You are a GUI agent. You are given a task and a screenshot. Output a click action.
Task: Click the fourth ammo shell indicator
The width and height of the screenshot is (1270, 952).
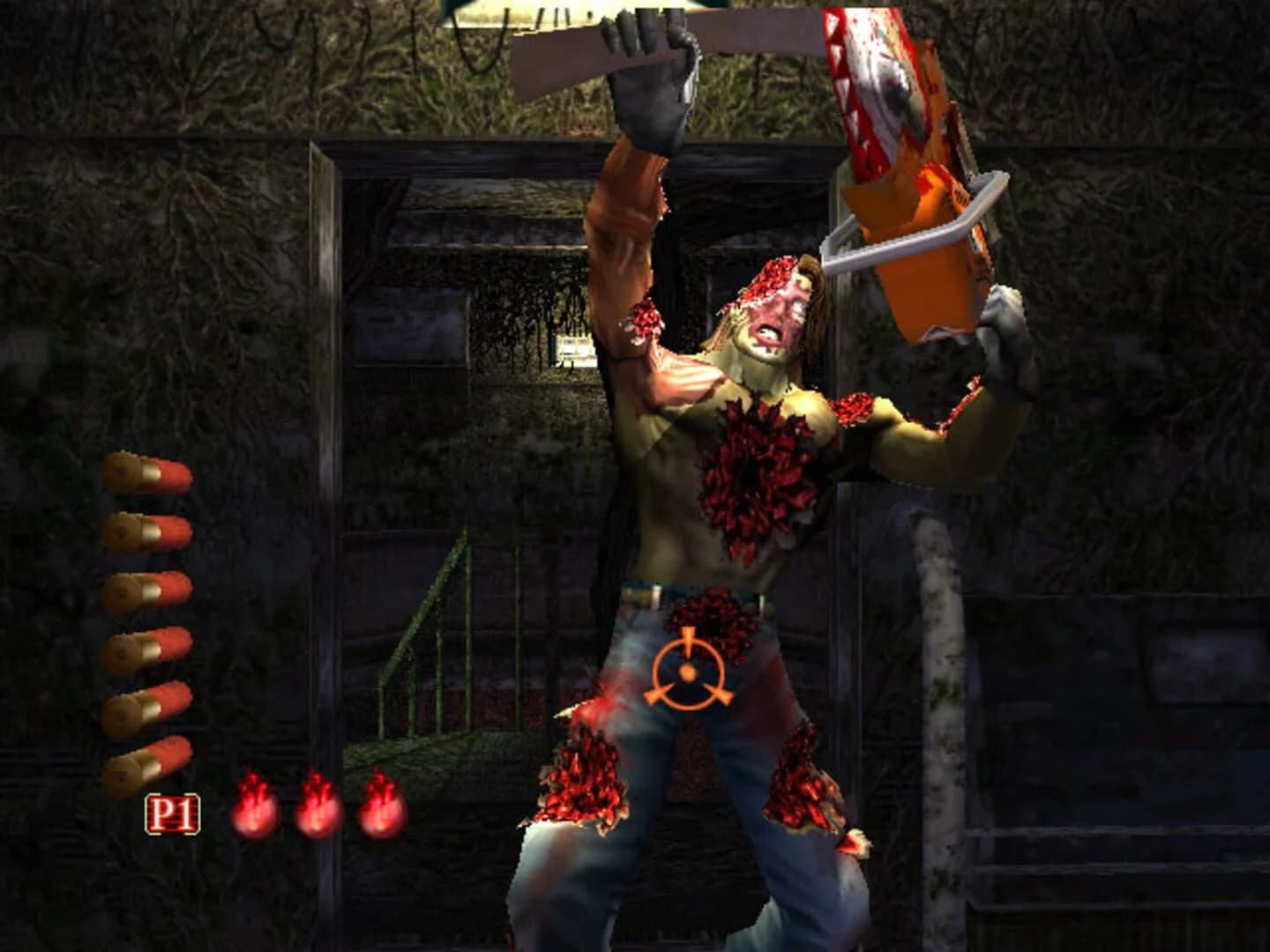(x=152, y=648)
